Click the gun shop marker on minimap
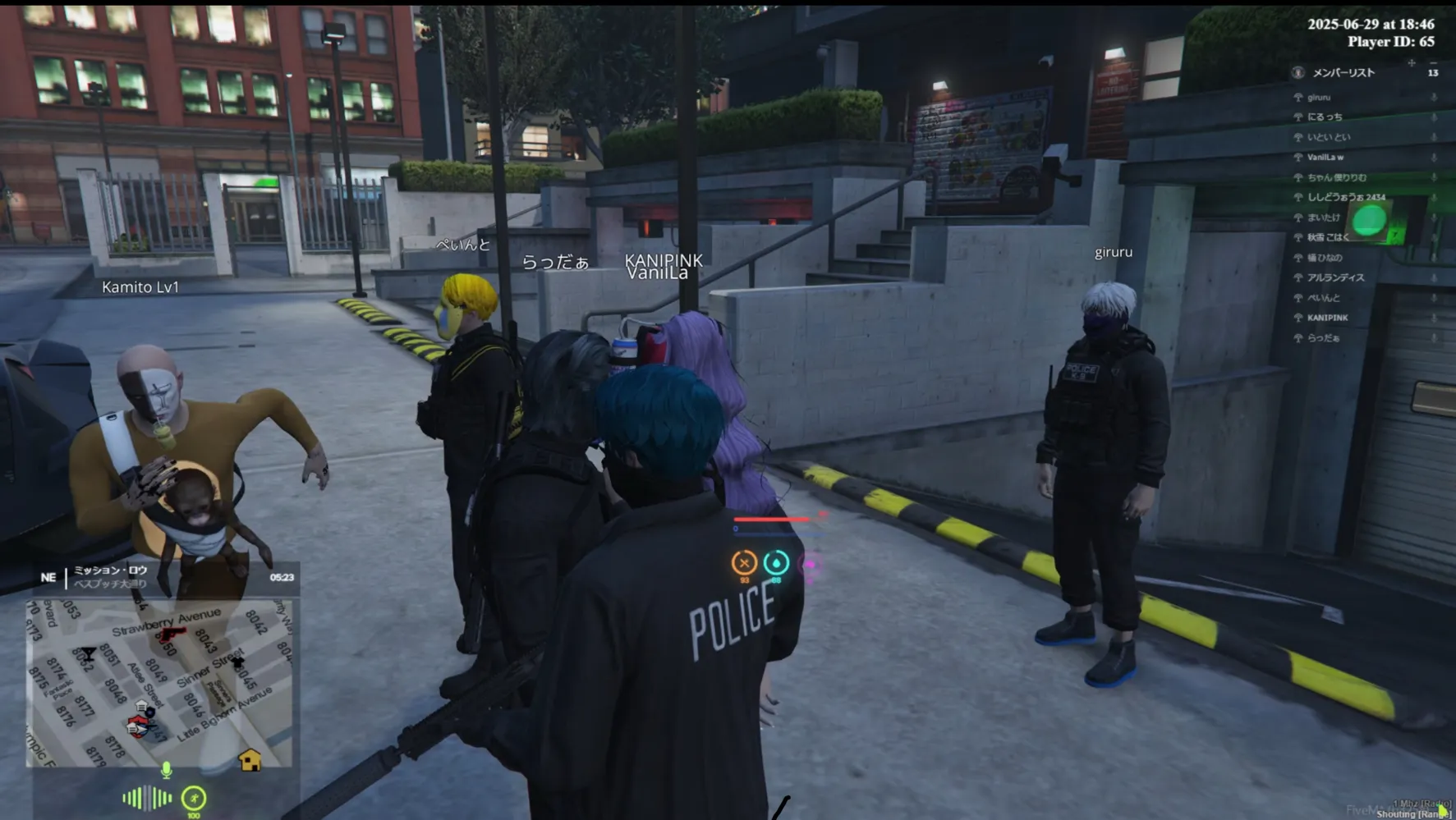Image resolution: width=1456 pixels, height=820 pixels. [x=172, y=634]
